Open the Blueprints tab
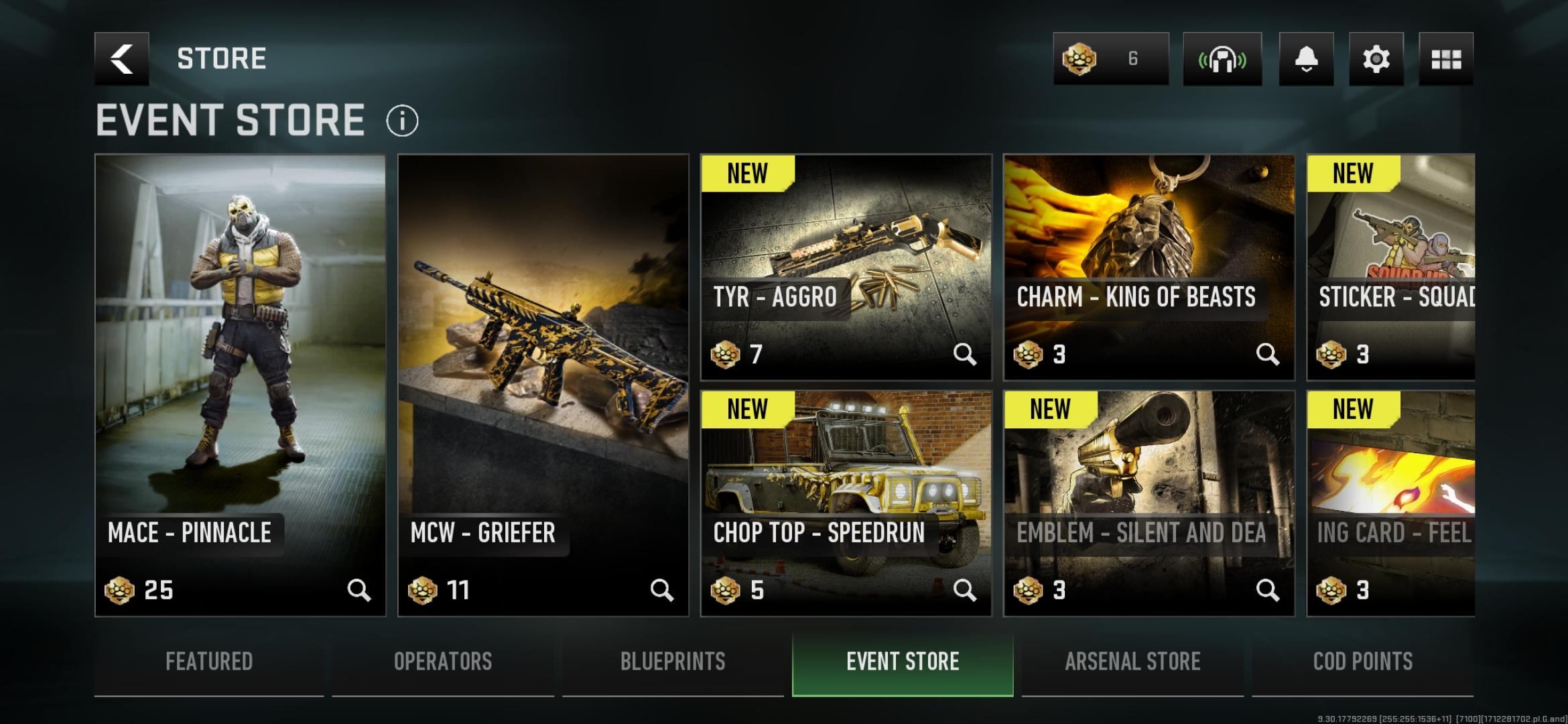Image resolution: width=1568 pixels, height=724 pixels. tap(673, 662)
